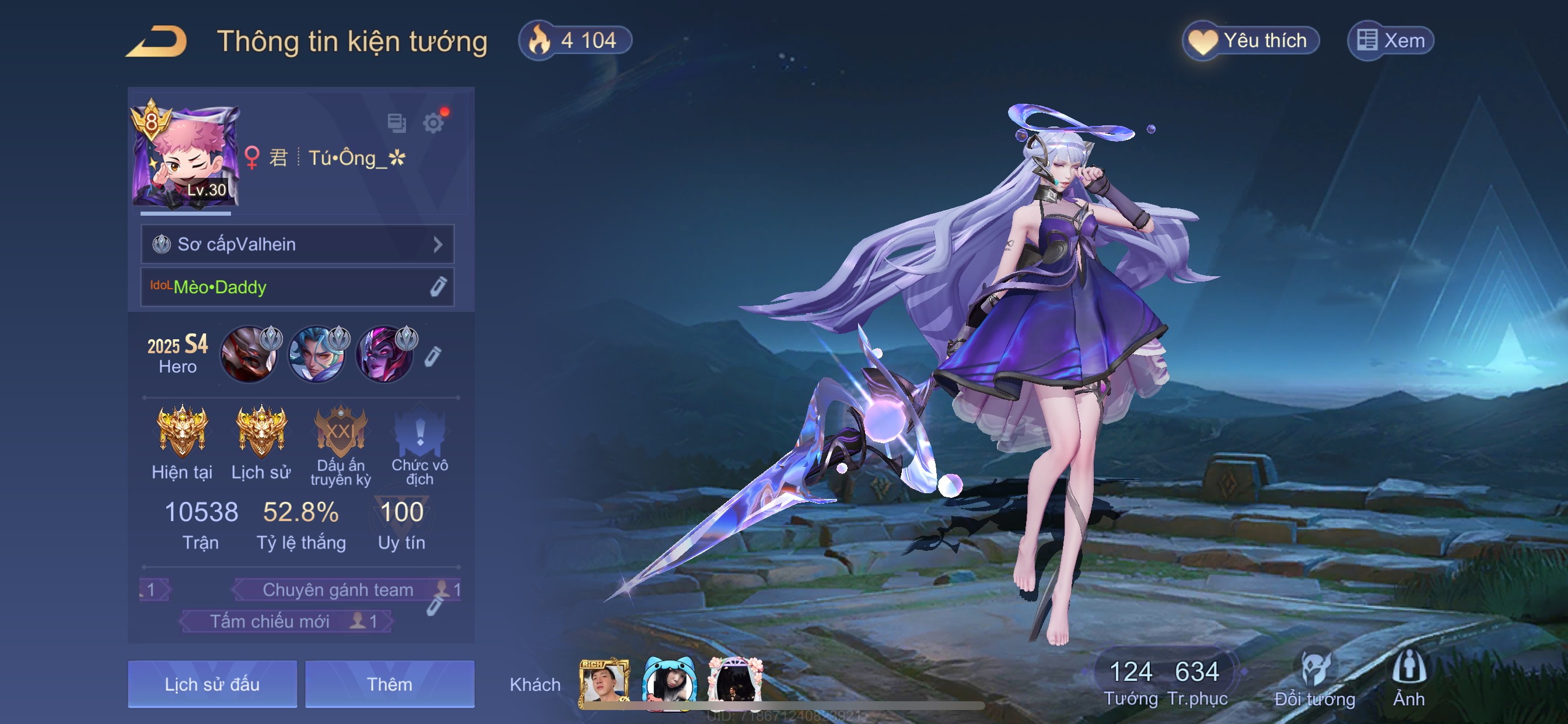
Task: Open the Sơ cấpValhein row
Action: pyautogui.click(x=297, y=244)
